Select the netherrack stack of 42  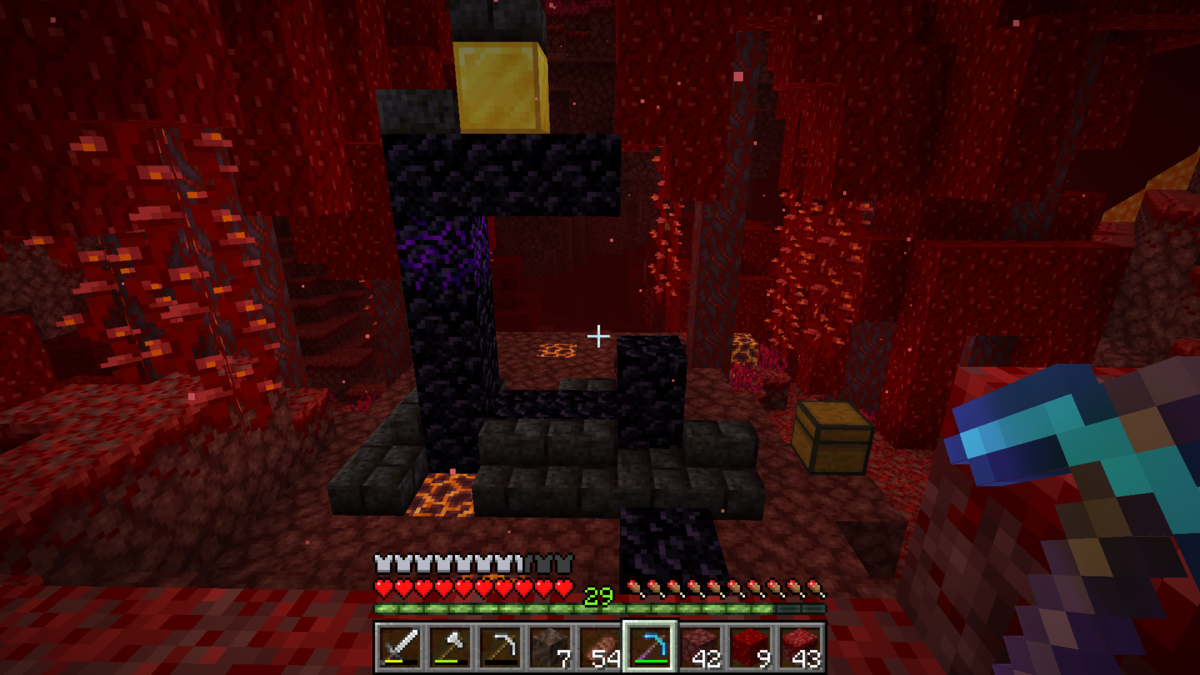pyautogui.click(x=700, y=647)
